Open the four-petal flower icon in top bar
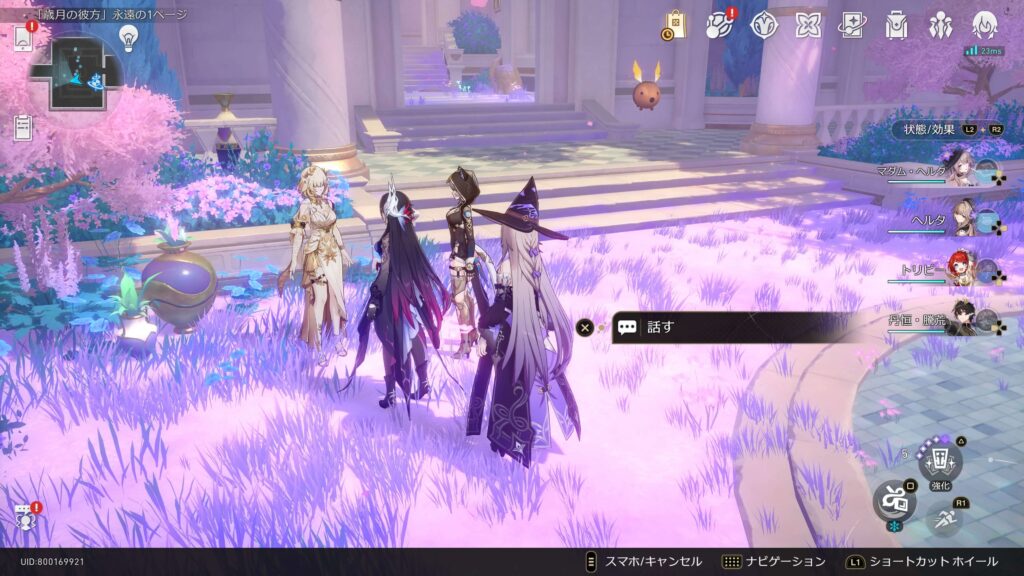This screenshot has height=576, width=1024. click(808, 25)
